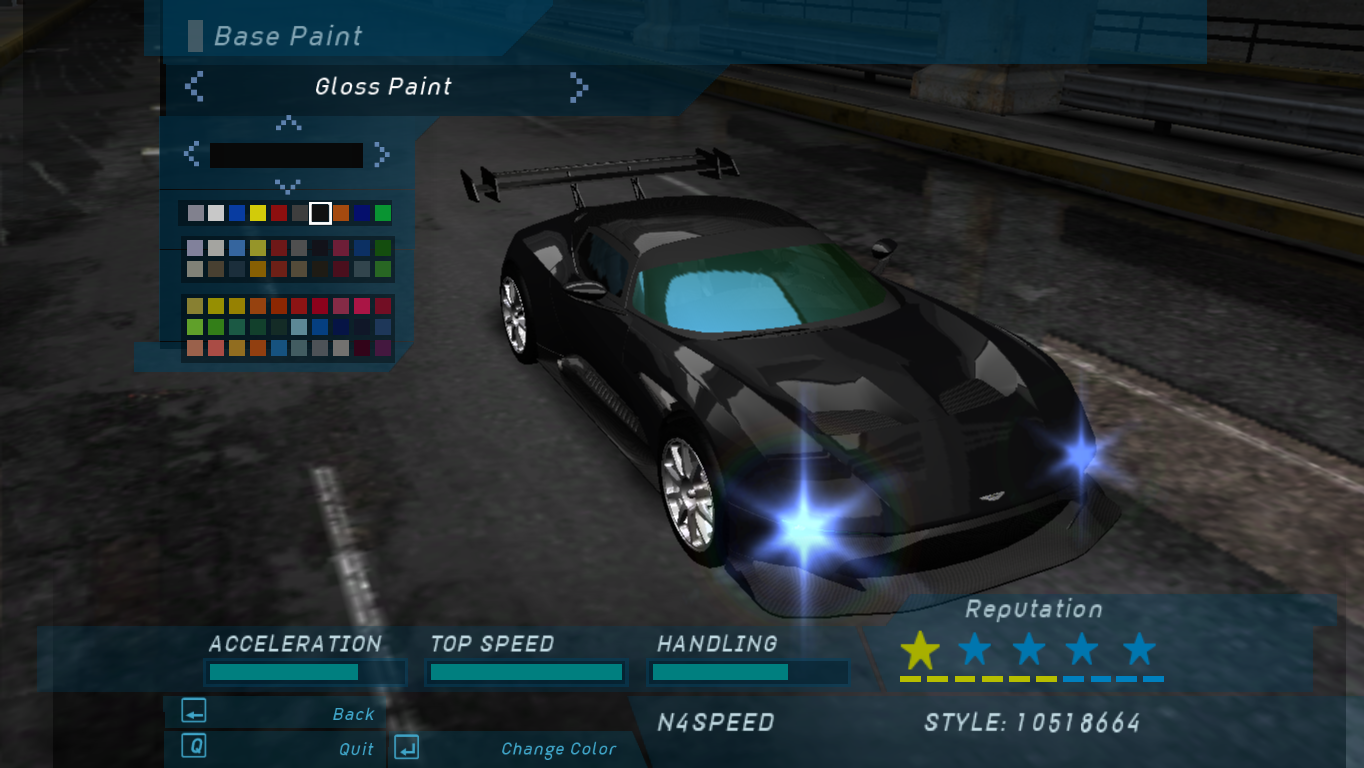Switch to next paint type after Gloss Paint
The image size is (1364, 768).
click(x=578, y=87)
